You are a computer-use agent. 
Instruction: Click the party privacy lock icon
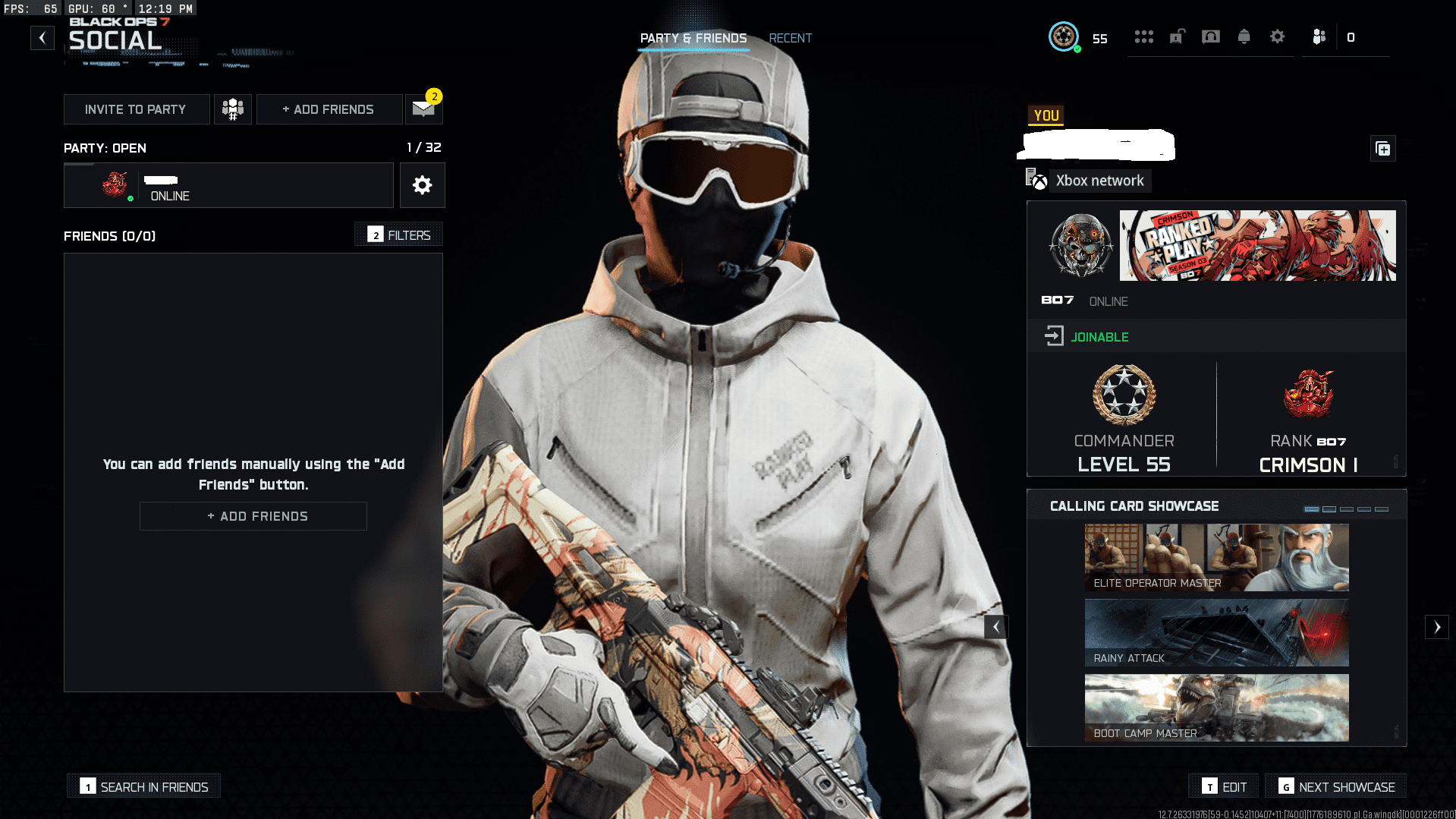coord(1177,36)
